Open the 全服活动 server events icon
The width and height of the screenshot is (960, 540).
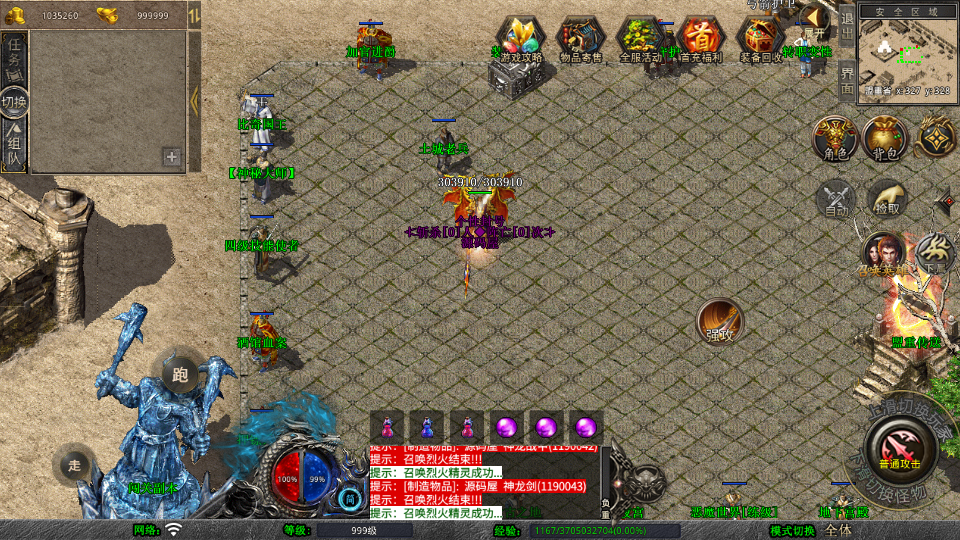[641, 40]
